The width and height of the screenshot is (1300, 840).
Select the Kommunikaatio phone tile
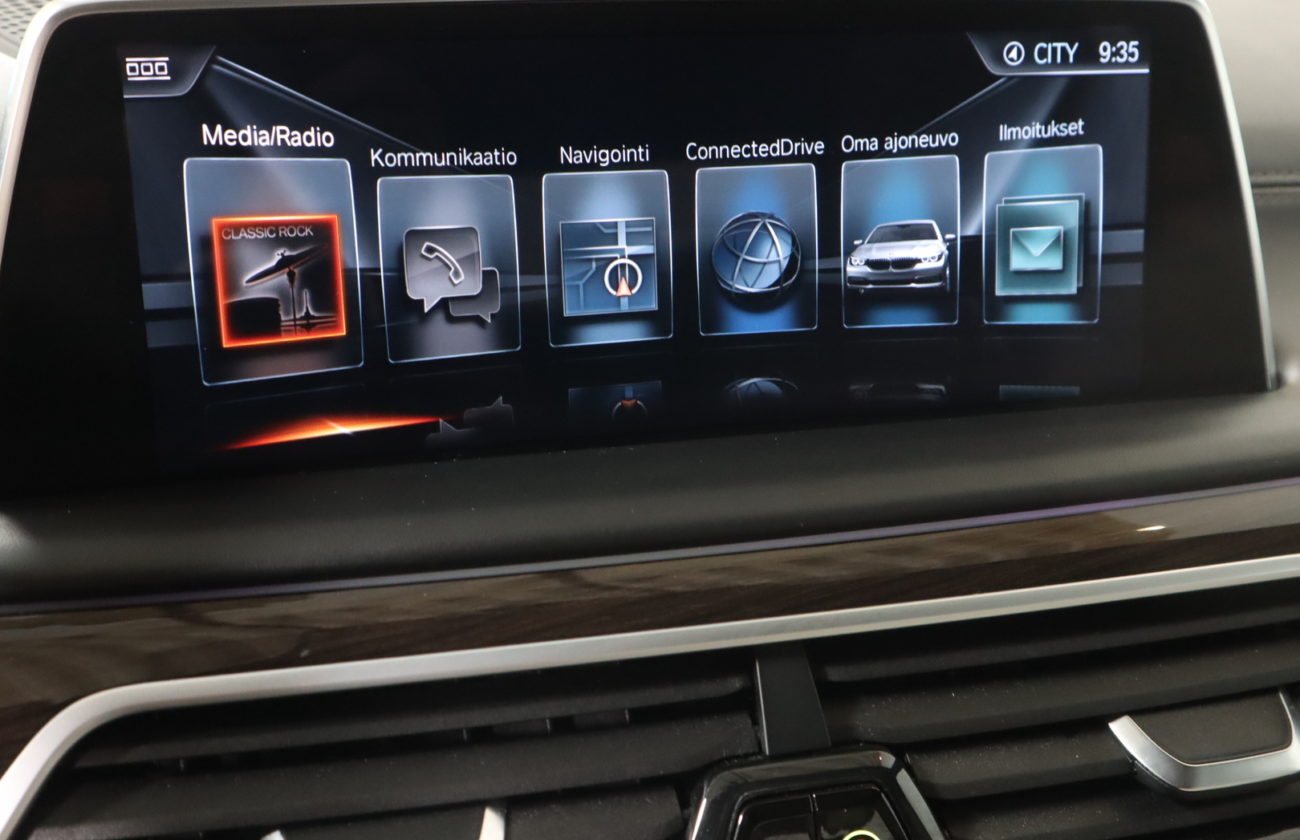(449, 268)
